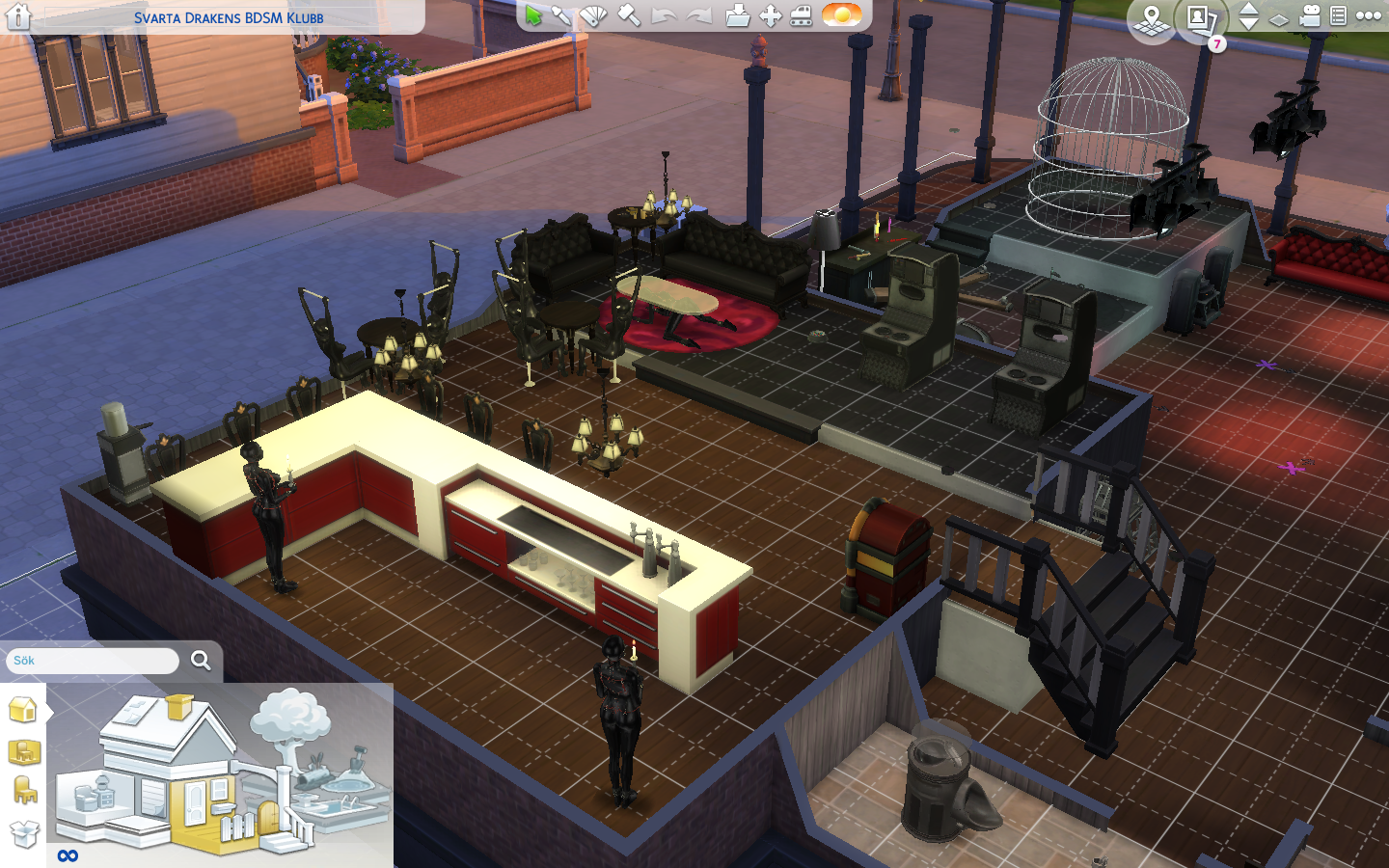Select the Move Lot tool
This screenshot has height=868, width=1389.
click(x=773, y=14)
